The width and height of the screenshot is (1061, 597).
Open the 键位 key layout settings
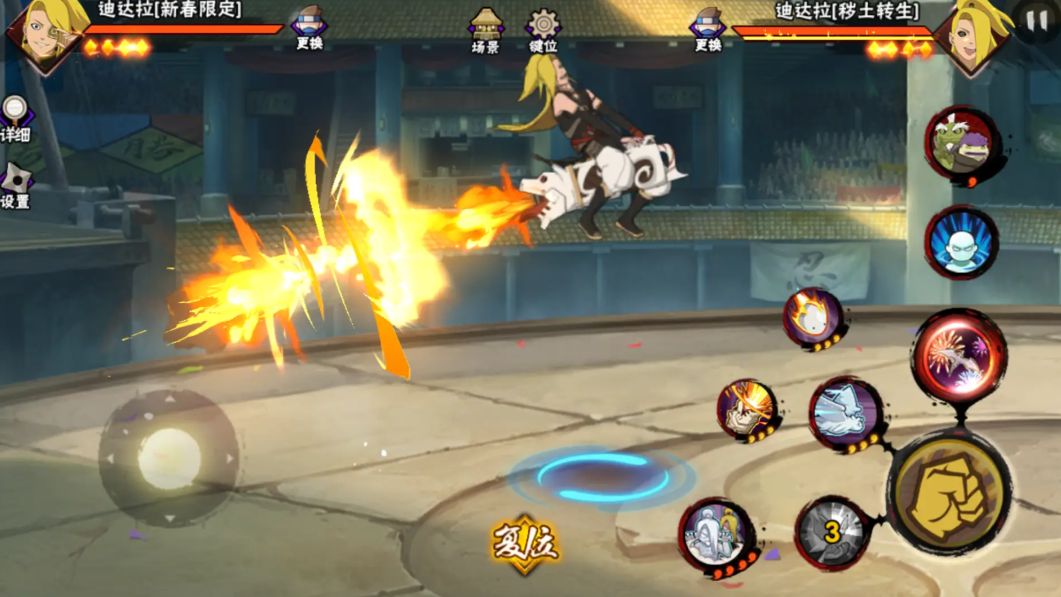[x=543, y=29]
